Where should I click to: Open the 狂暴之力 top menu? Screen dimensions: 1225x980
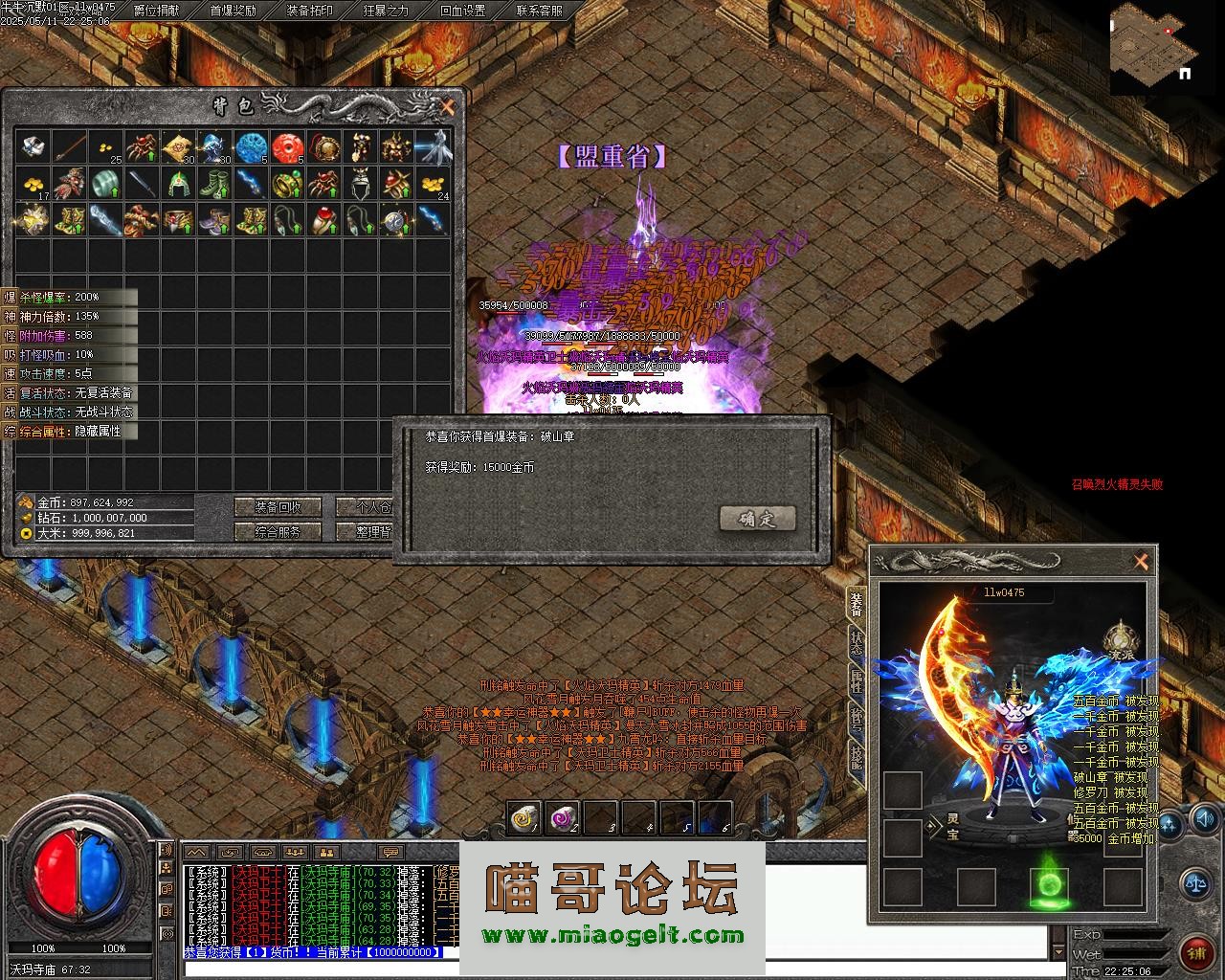[387, 11]
